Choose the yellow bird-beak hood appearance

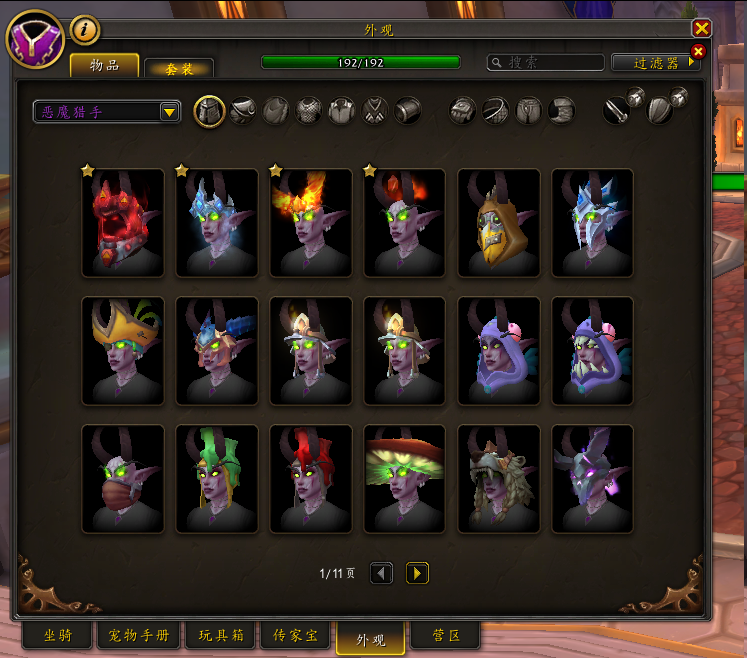499,223
